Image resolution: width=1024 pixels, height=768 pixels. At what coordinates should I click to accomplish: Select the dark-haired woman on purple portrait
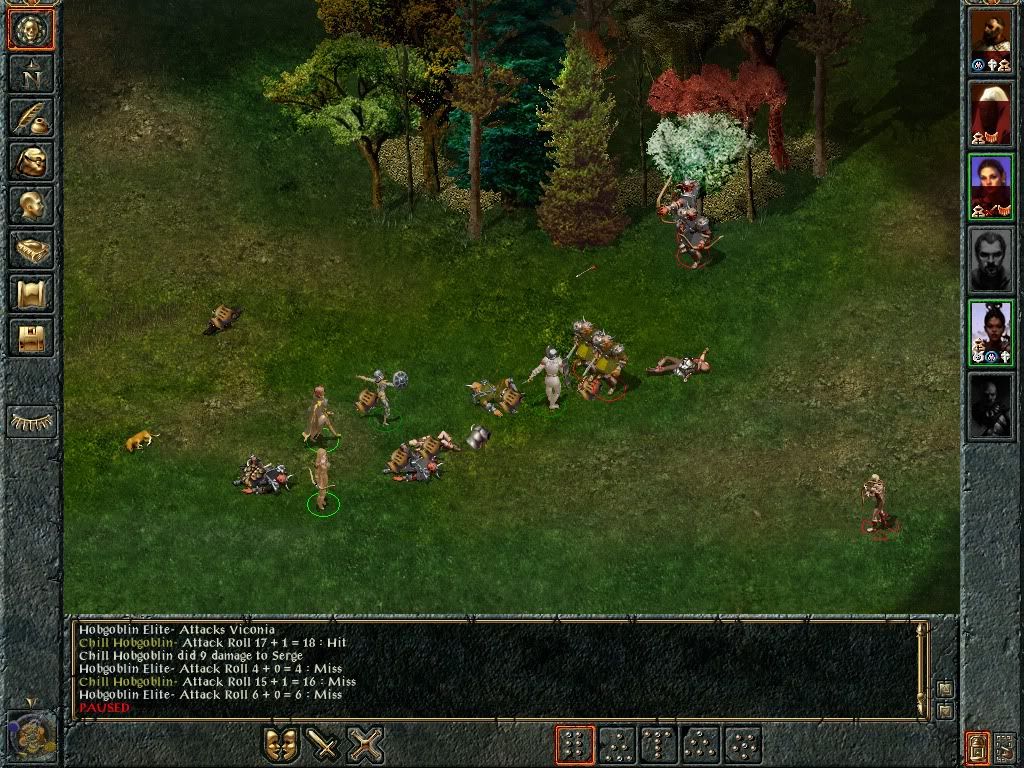(991, 187)
